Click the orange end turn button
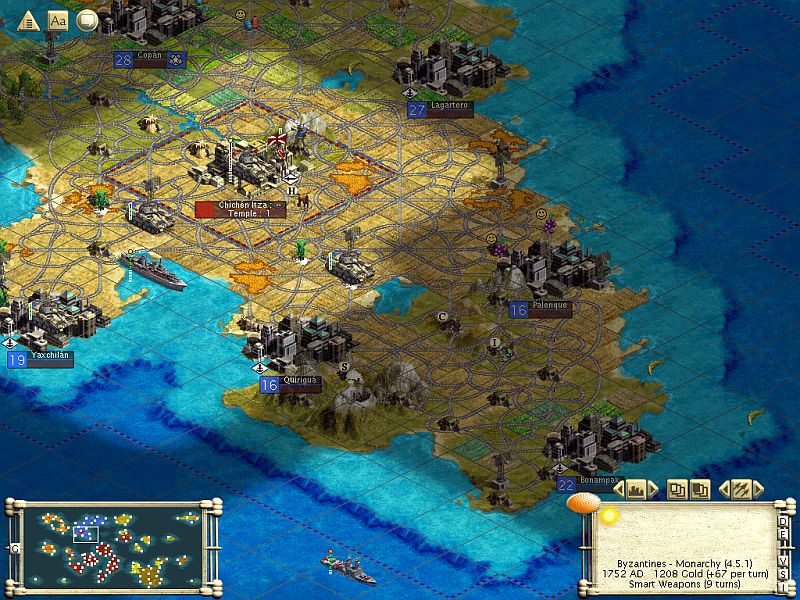 point(579,504)
